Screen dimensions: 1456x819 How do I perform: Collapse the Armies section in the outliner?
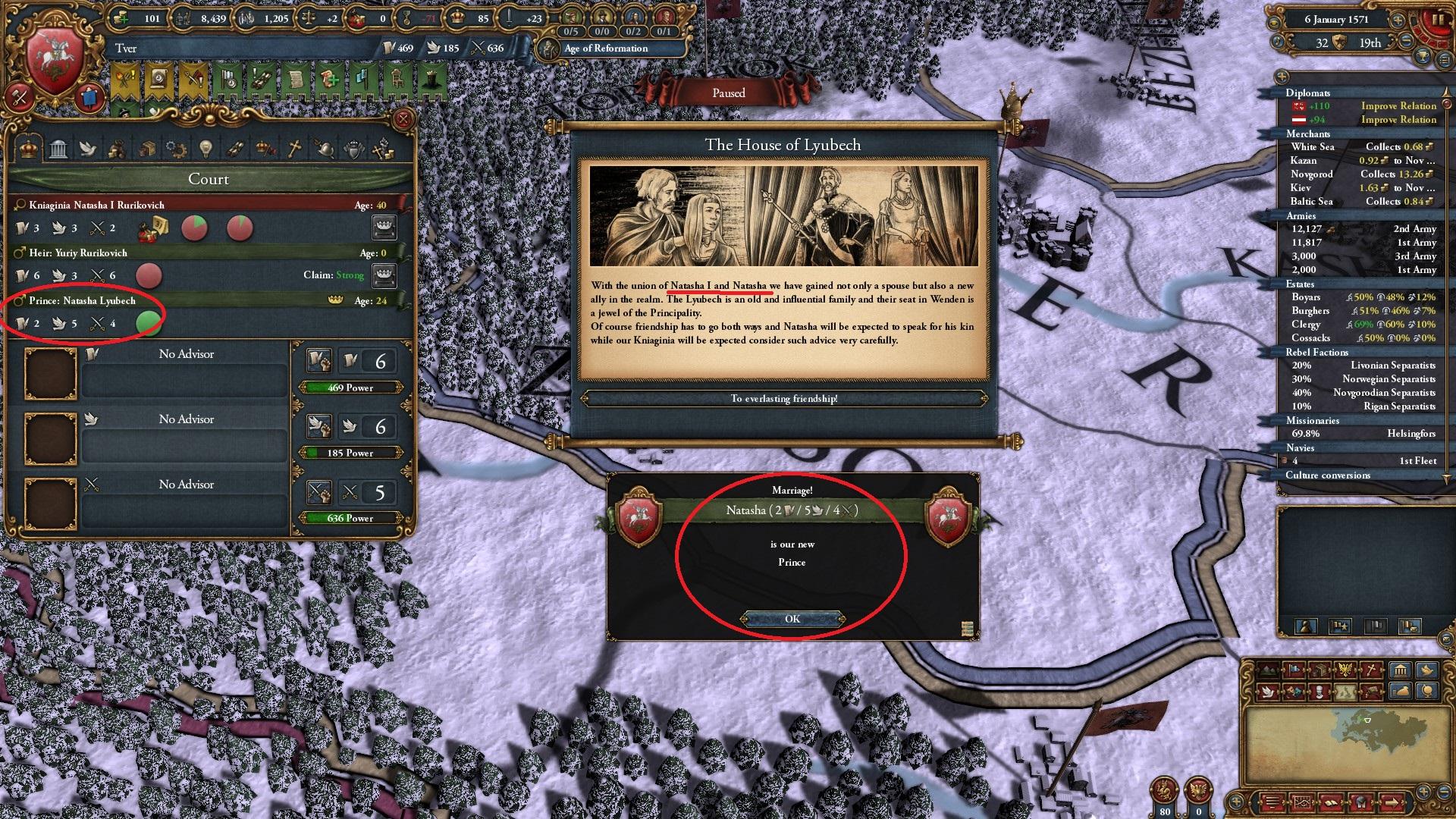tap(1303, 216)
